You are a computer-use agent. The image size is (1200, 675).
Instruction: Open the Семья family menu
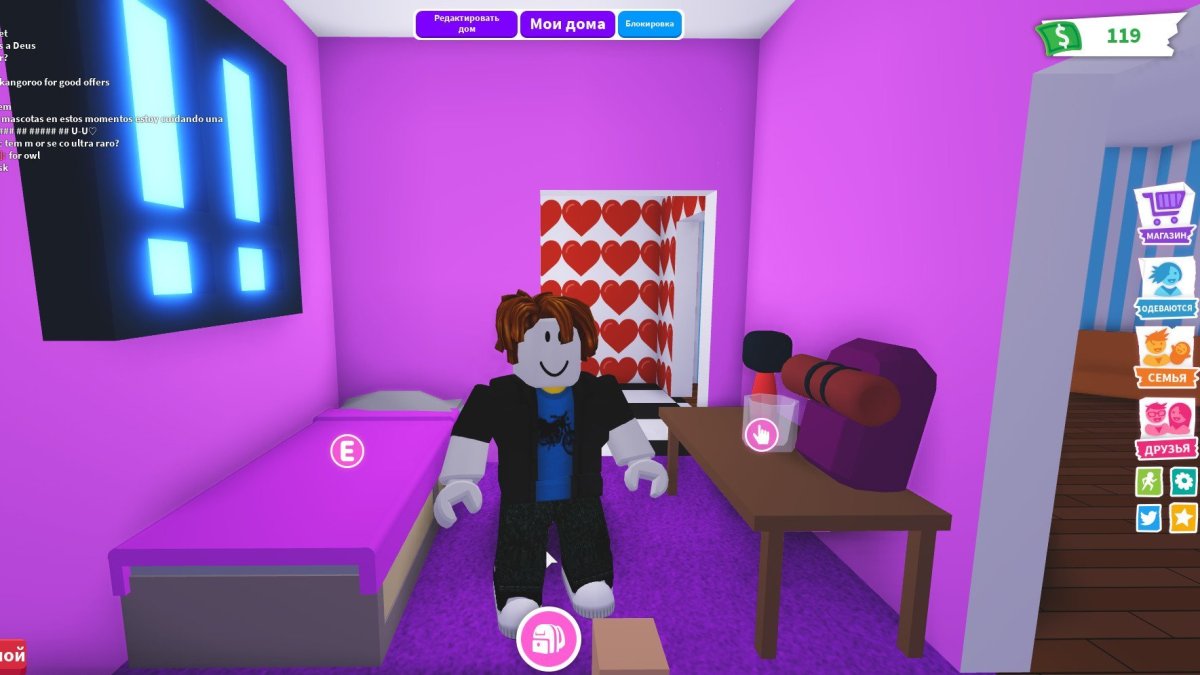pos(1166,358)
